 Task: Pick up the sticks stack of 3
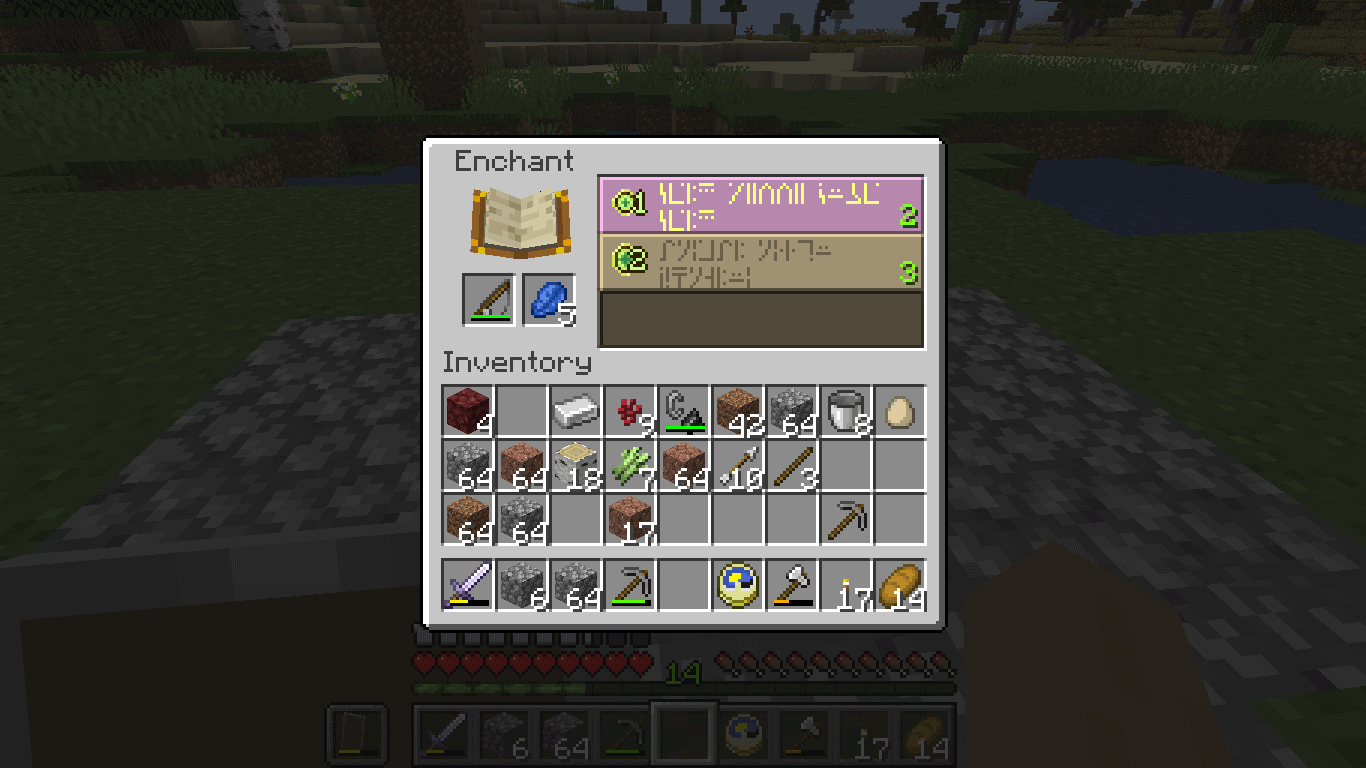tap(792, 465)
